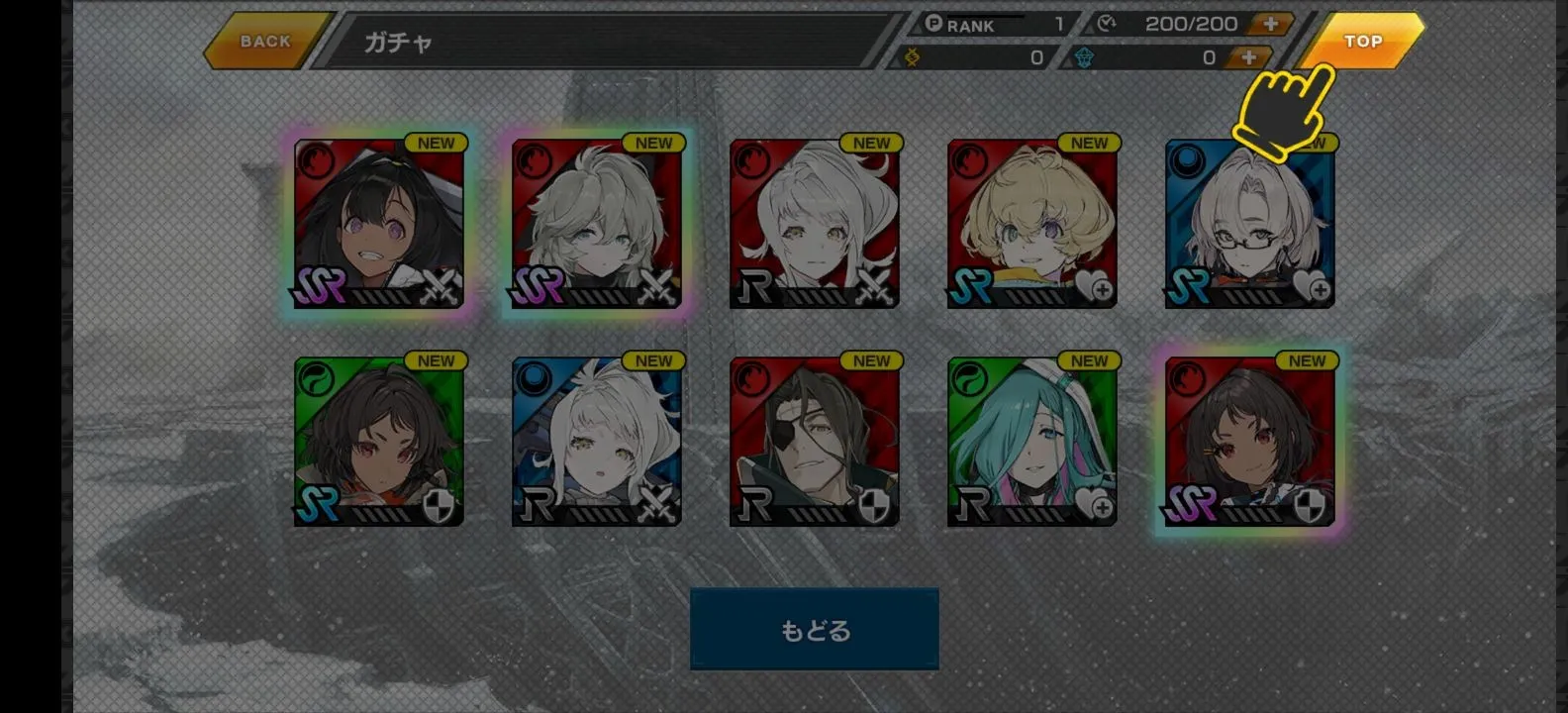The width and height of the screenshot is (1568, 713).
Task: Add stamina with the 200/200 plus button
Action: pyautogui.click(x=1270, y=24)
